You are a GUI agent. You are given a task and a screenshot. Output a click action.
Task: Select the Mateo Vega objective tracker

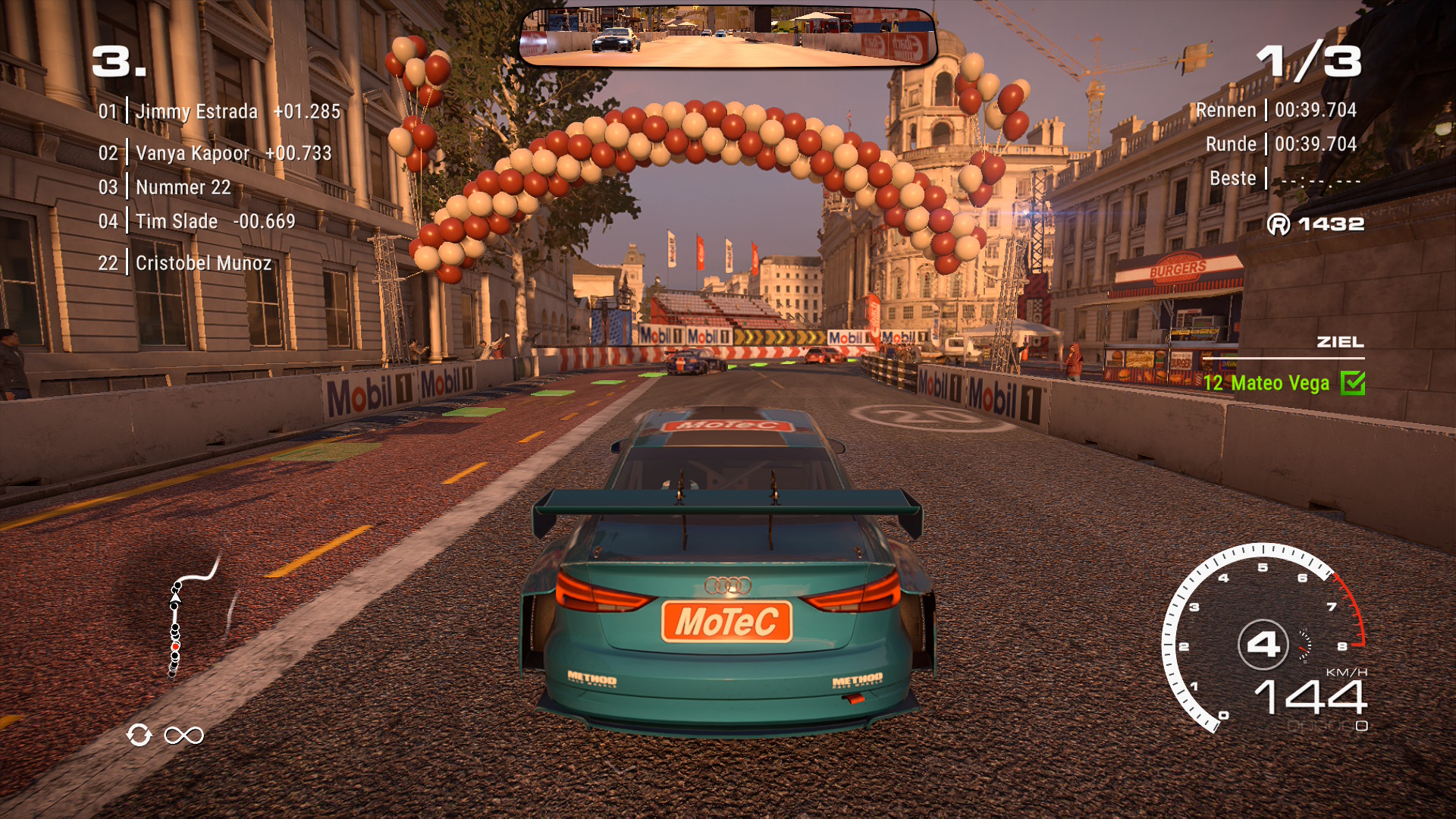pos(1266,384)
